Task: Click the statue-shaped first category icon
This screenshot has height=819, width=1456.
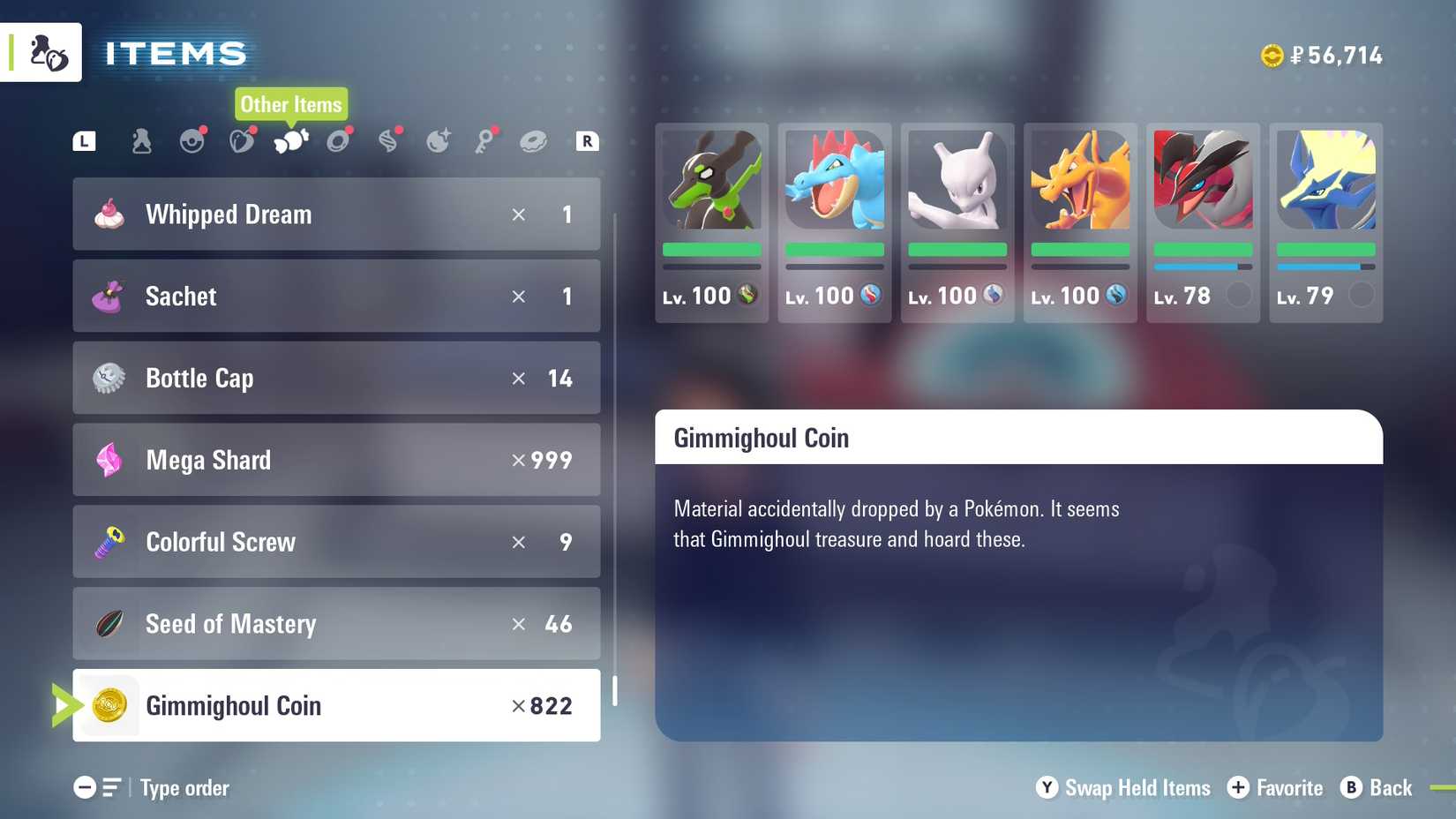Action: (142, 140)
